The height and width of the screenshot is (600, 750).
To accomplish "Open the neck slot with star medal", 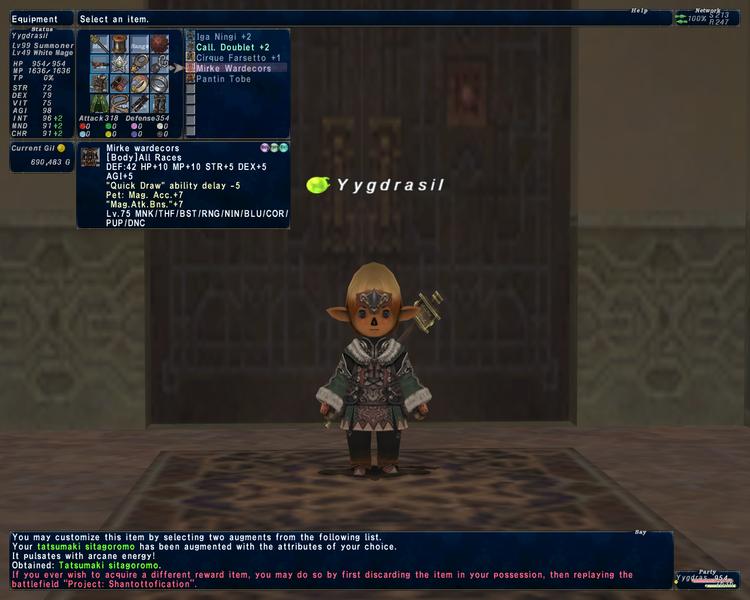I will pos(119,64).
